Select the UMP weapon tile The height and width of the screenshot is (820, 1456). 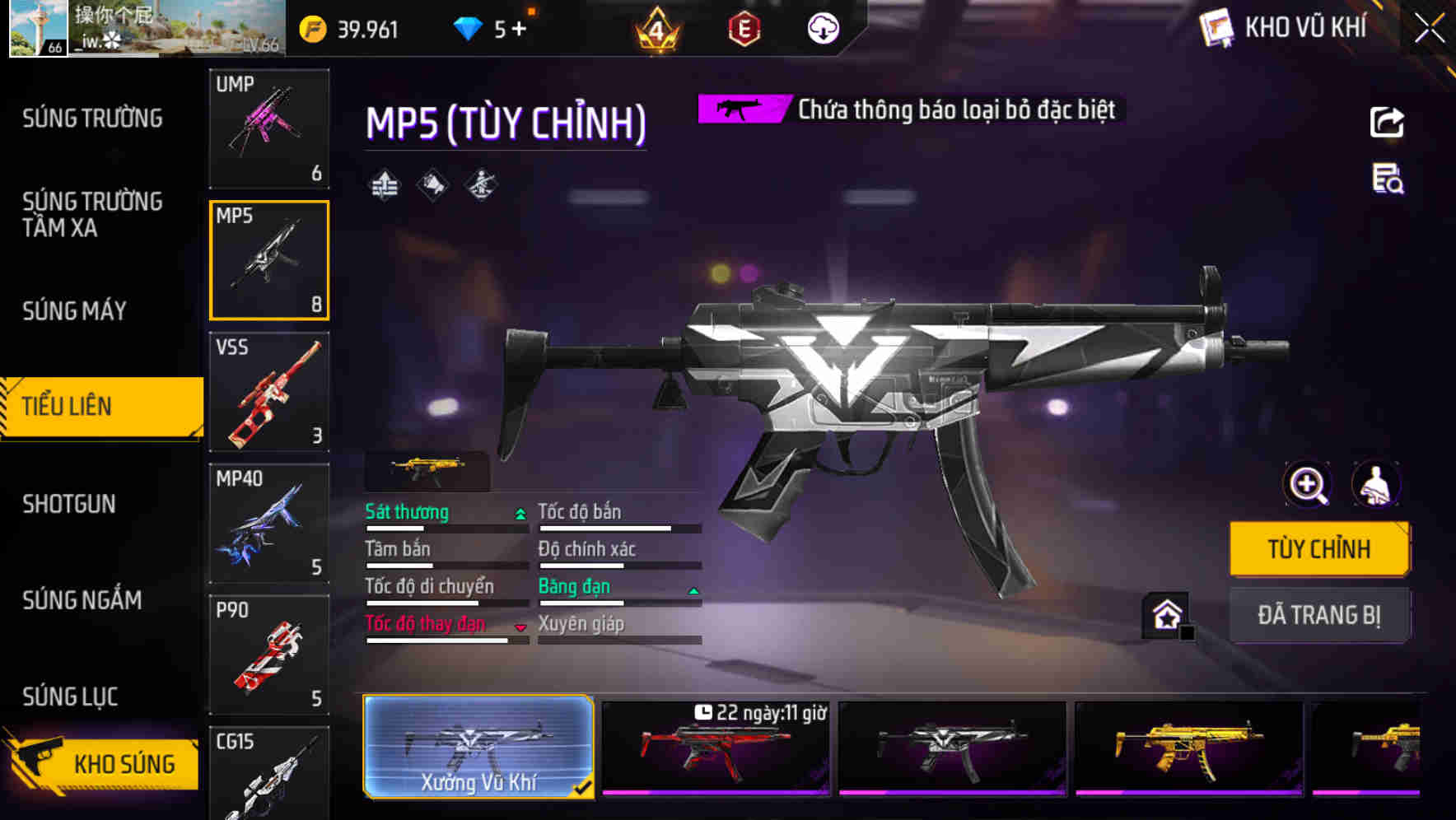[269, 128]
